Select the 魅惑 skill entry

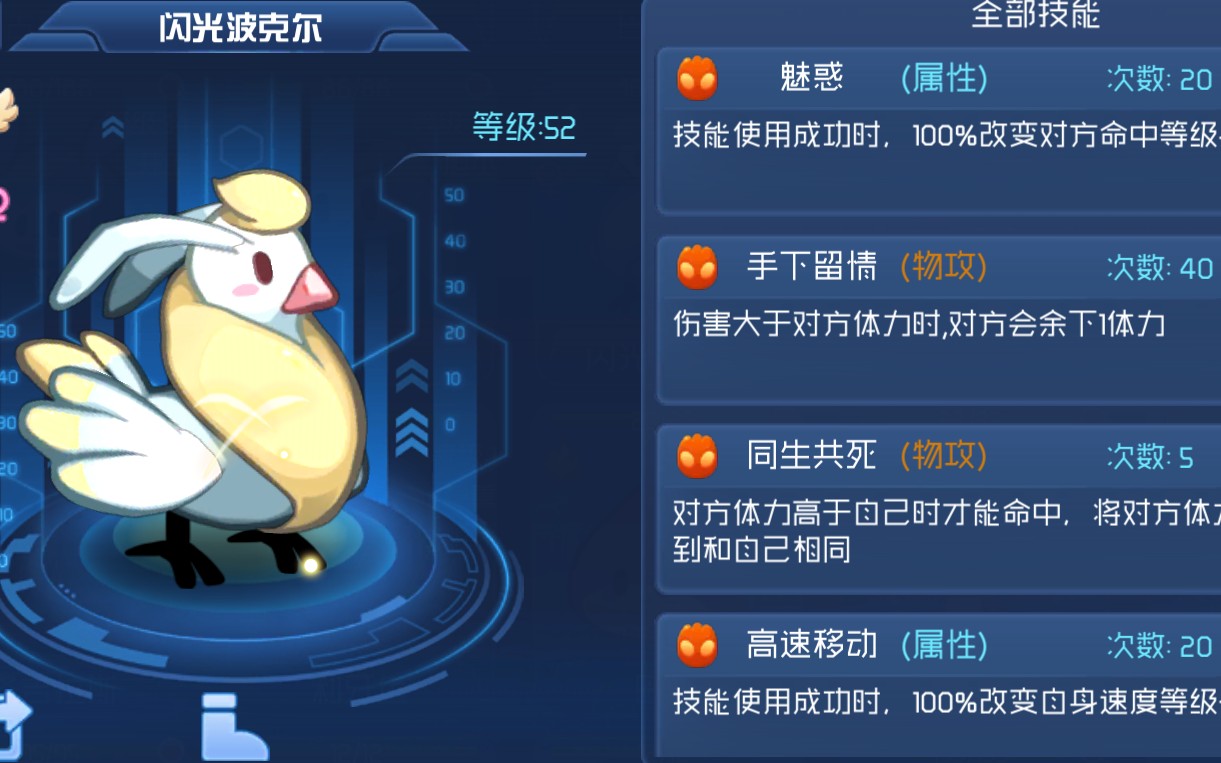(x=940, y=128)
